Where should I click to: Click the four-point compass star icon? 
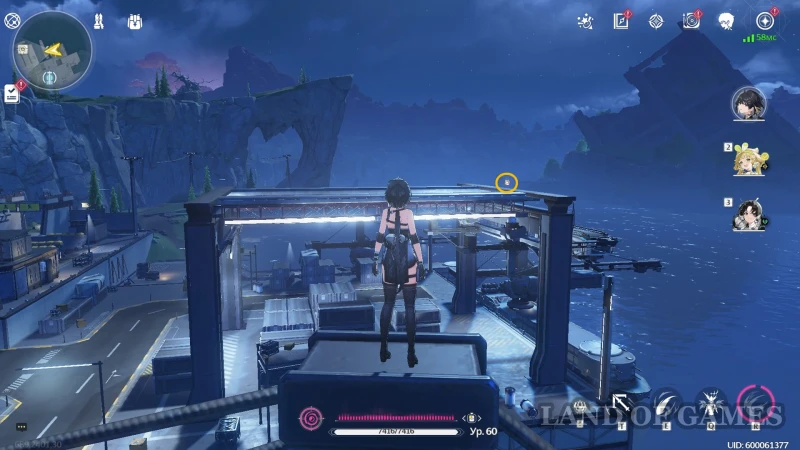(655, 20)
